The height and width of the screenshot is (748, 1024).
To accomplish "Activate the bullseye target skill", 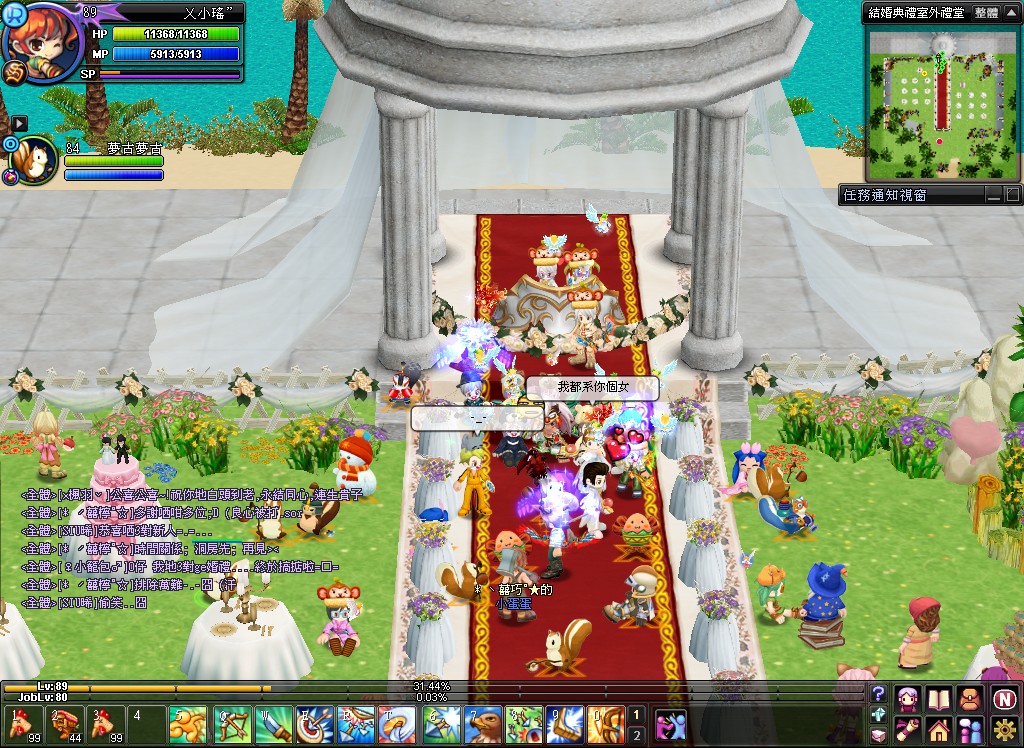I will [x=313, y=725].
